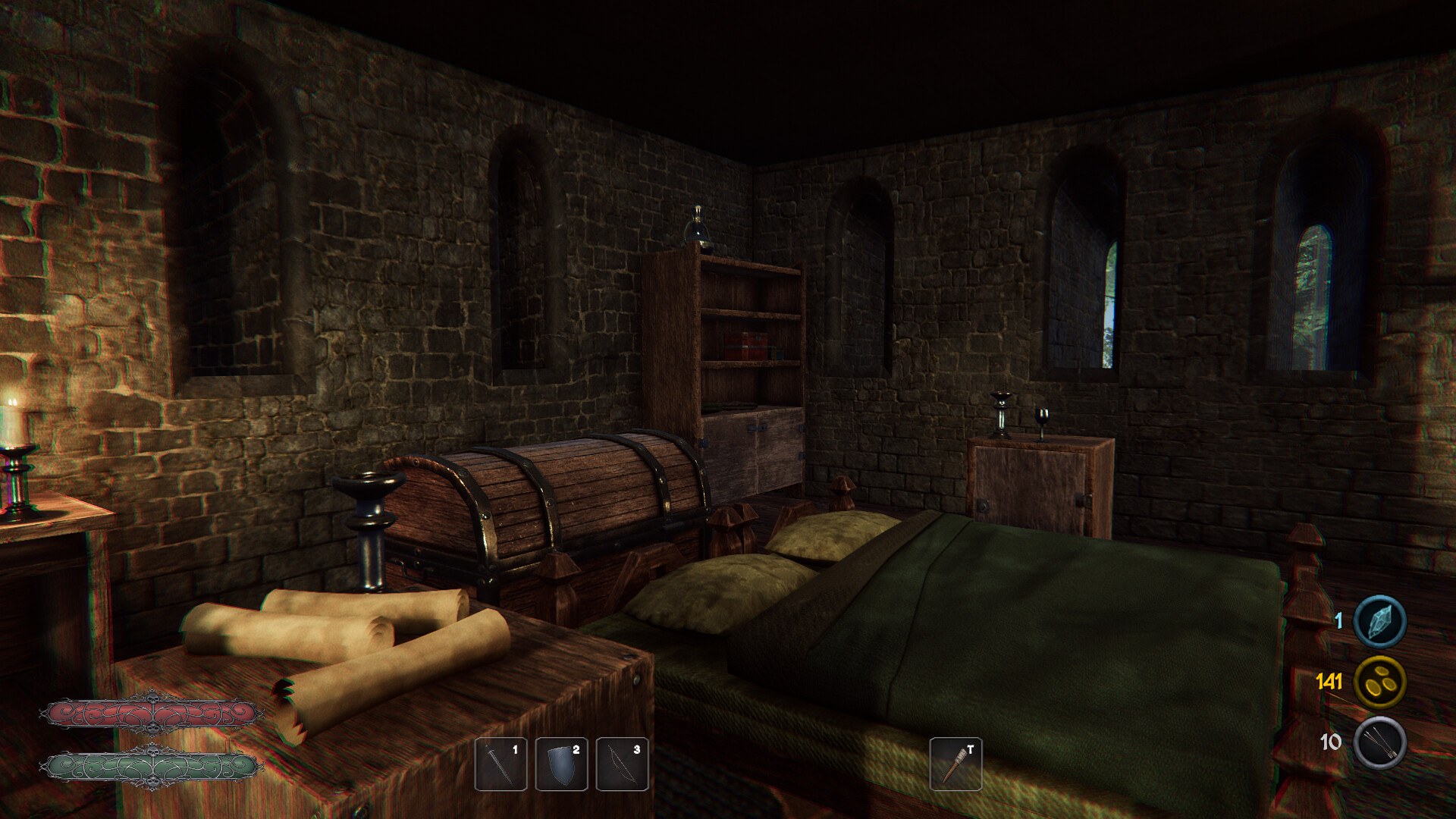
Task: Click the blue crystal icon
Action: point(1379,621)
